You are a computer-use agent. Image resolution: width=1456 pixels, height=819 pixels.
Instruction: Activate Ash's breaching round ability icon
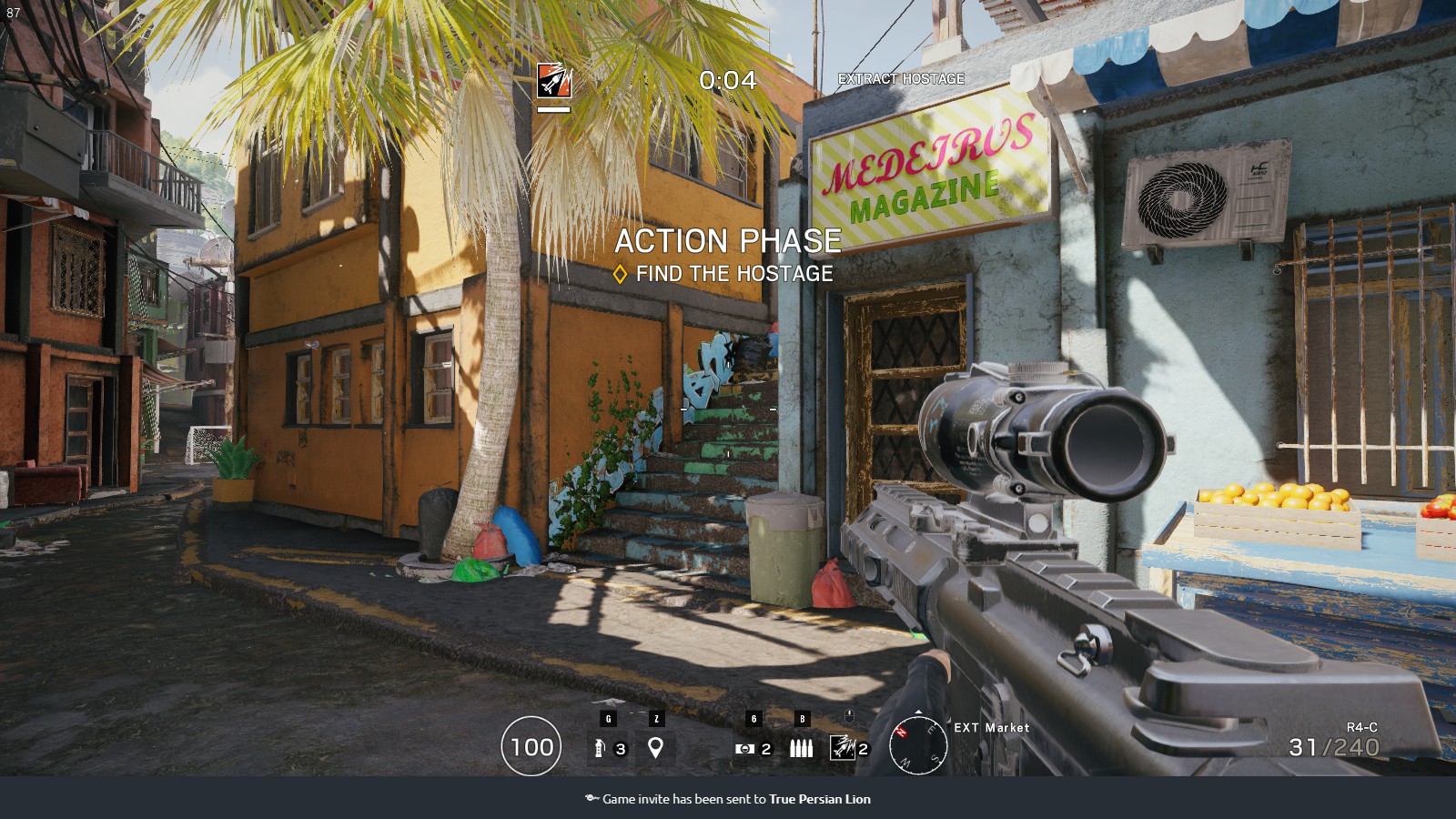pyautogui.click(x=843, y=748)
